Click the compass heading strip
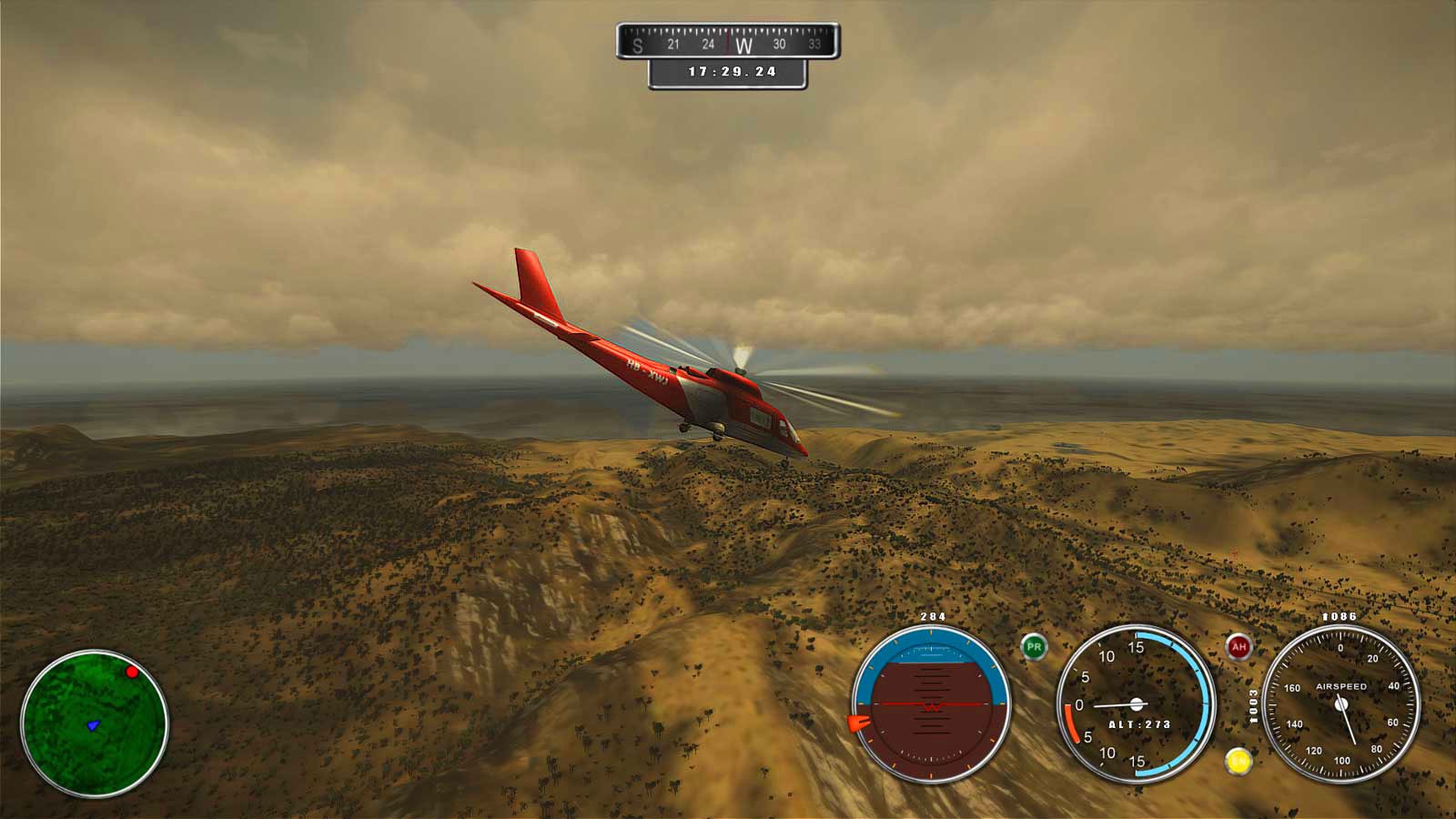Viewport: 1456px width, 819px height. [x=727, y=42]
